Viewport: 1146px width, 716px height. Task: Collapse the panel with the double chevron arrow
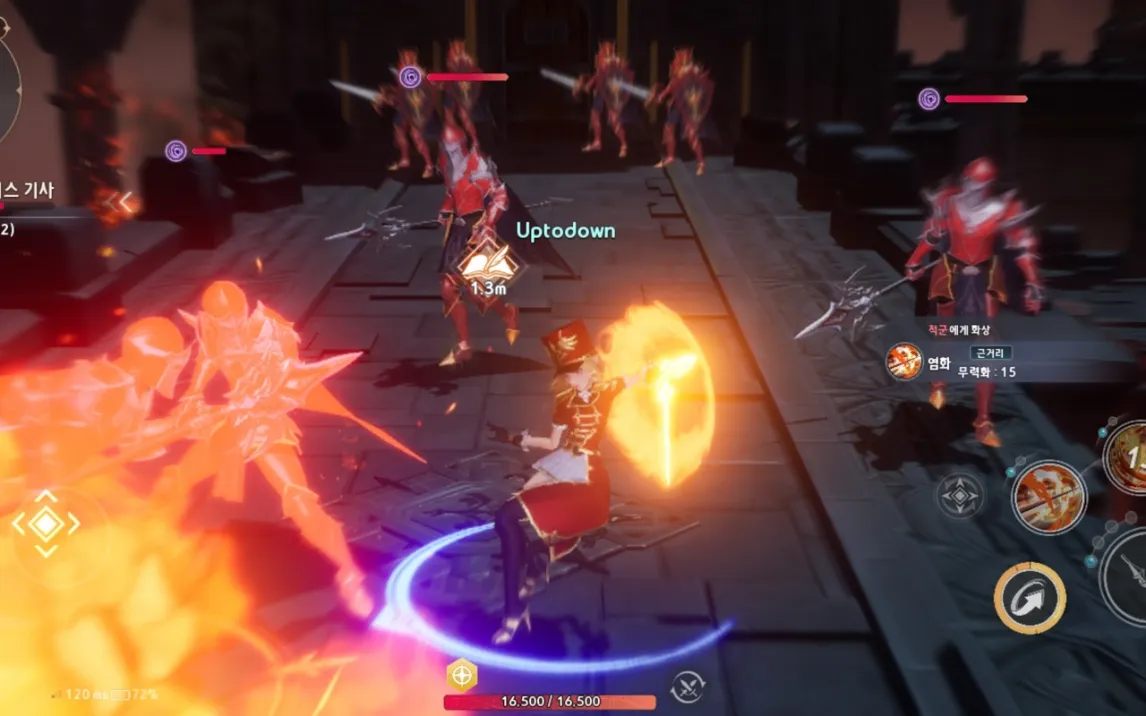click(x=123, y=203)
